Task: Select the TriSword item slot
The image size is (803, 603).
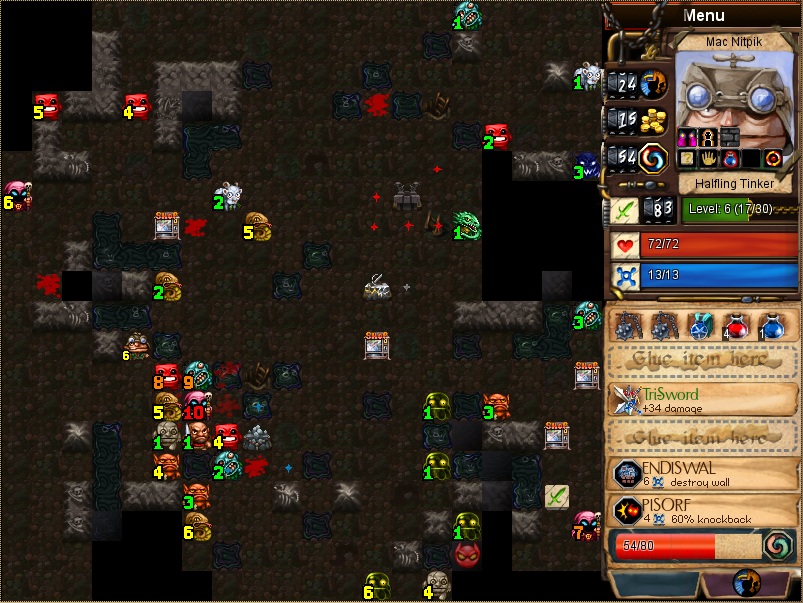Action: (x=704, y=399)
